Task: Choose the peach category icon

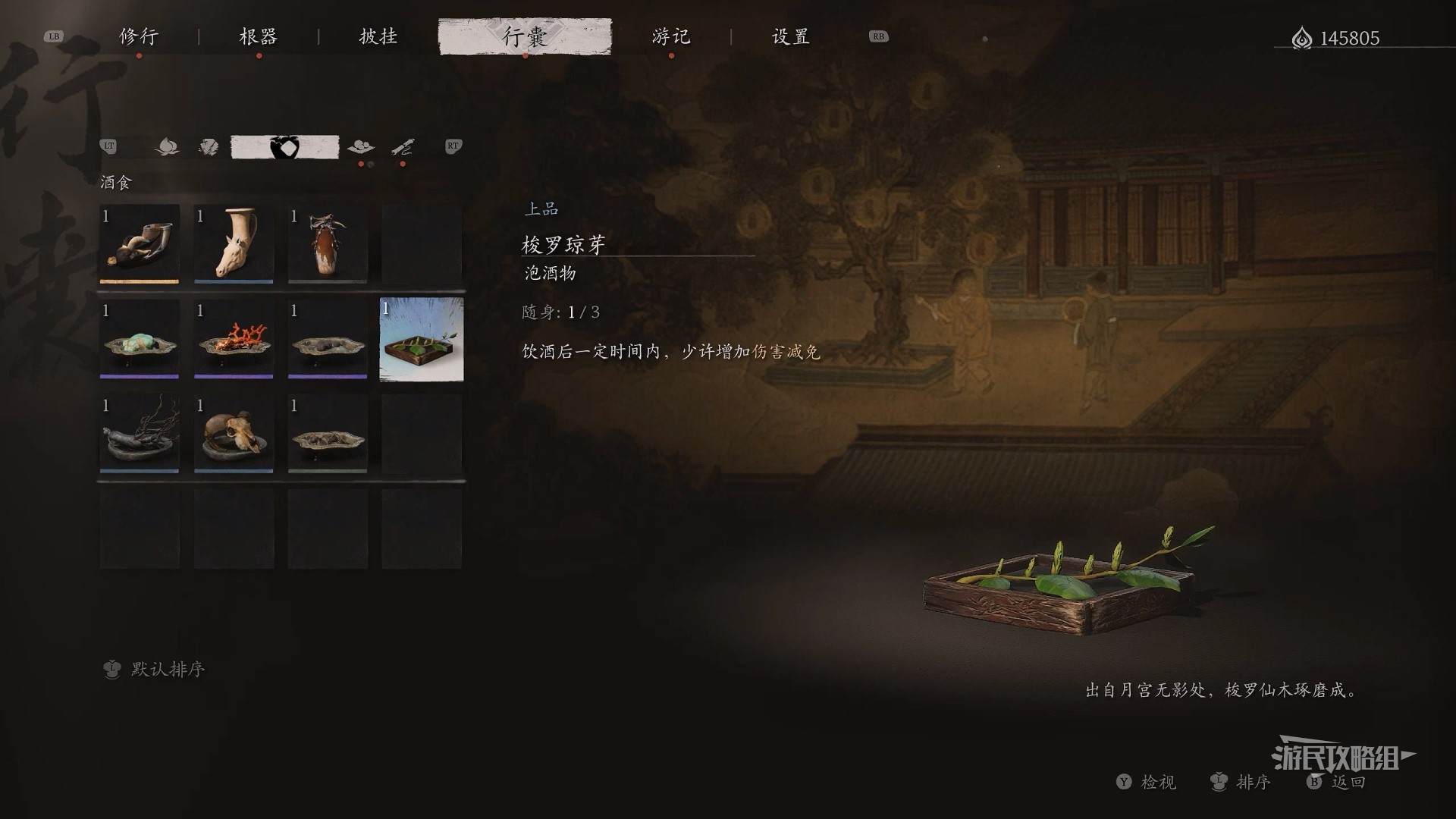Action: 167,147
